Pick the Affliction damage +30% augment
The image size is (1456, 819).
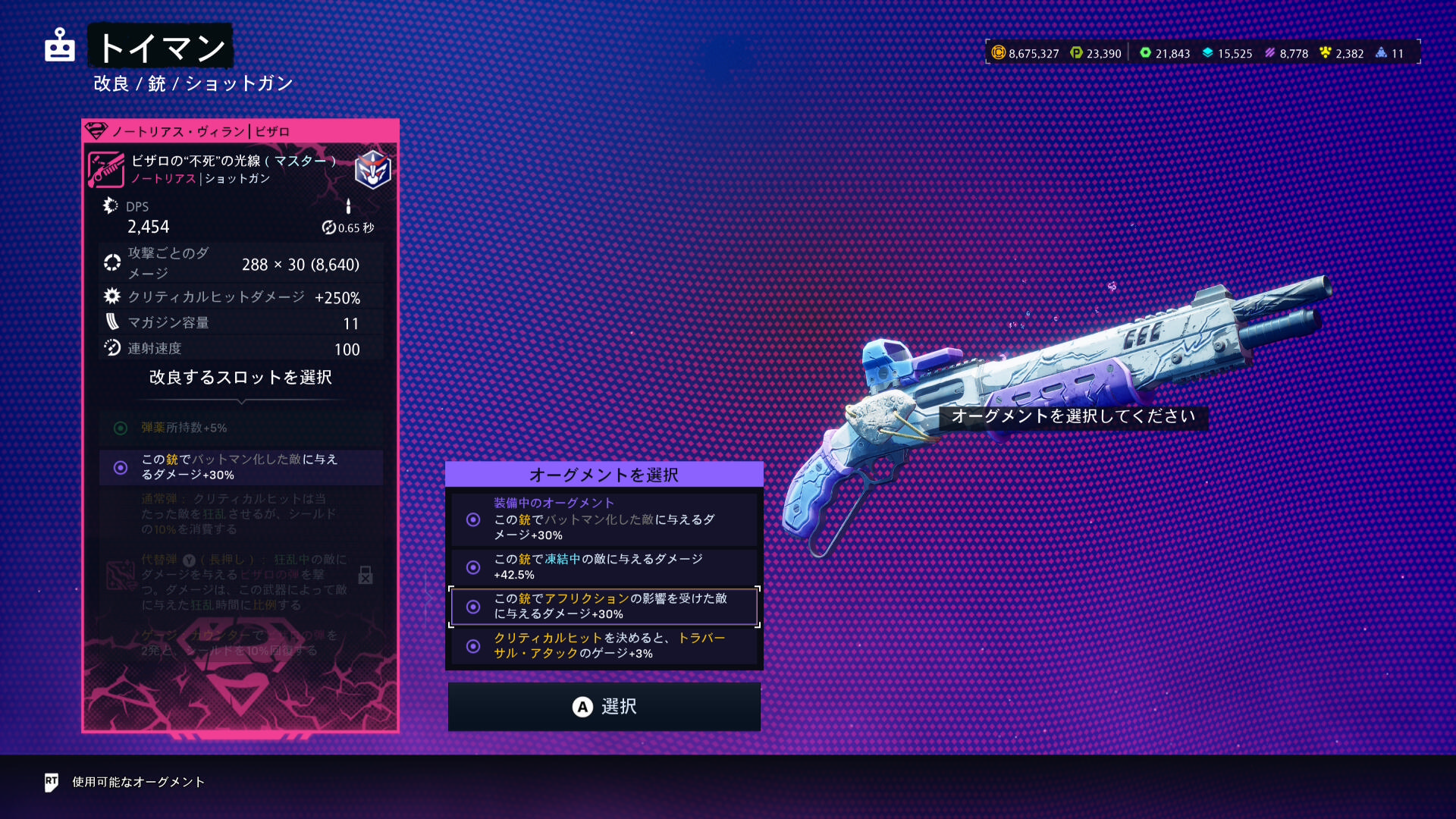604,607
